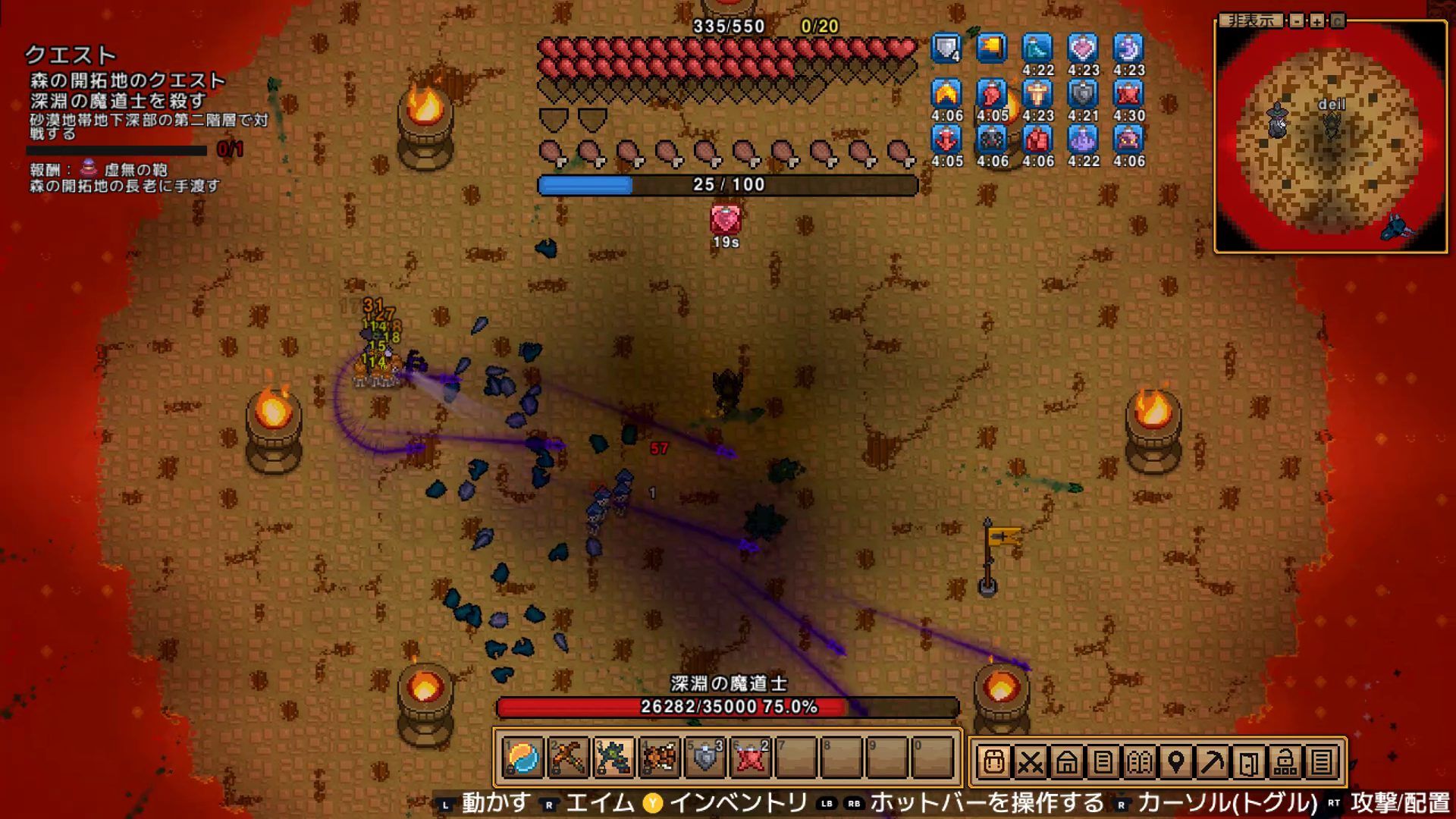Open the backpack inventory button
This screenshot has width=1456, height=819.
coord(993,761)
